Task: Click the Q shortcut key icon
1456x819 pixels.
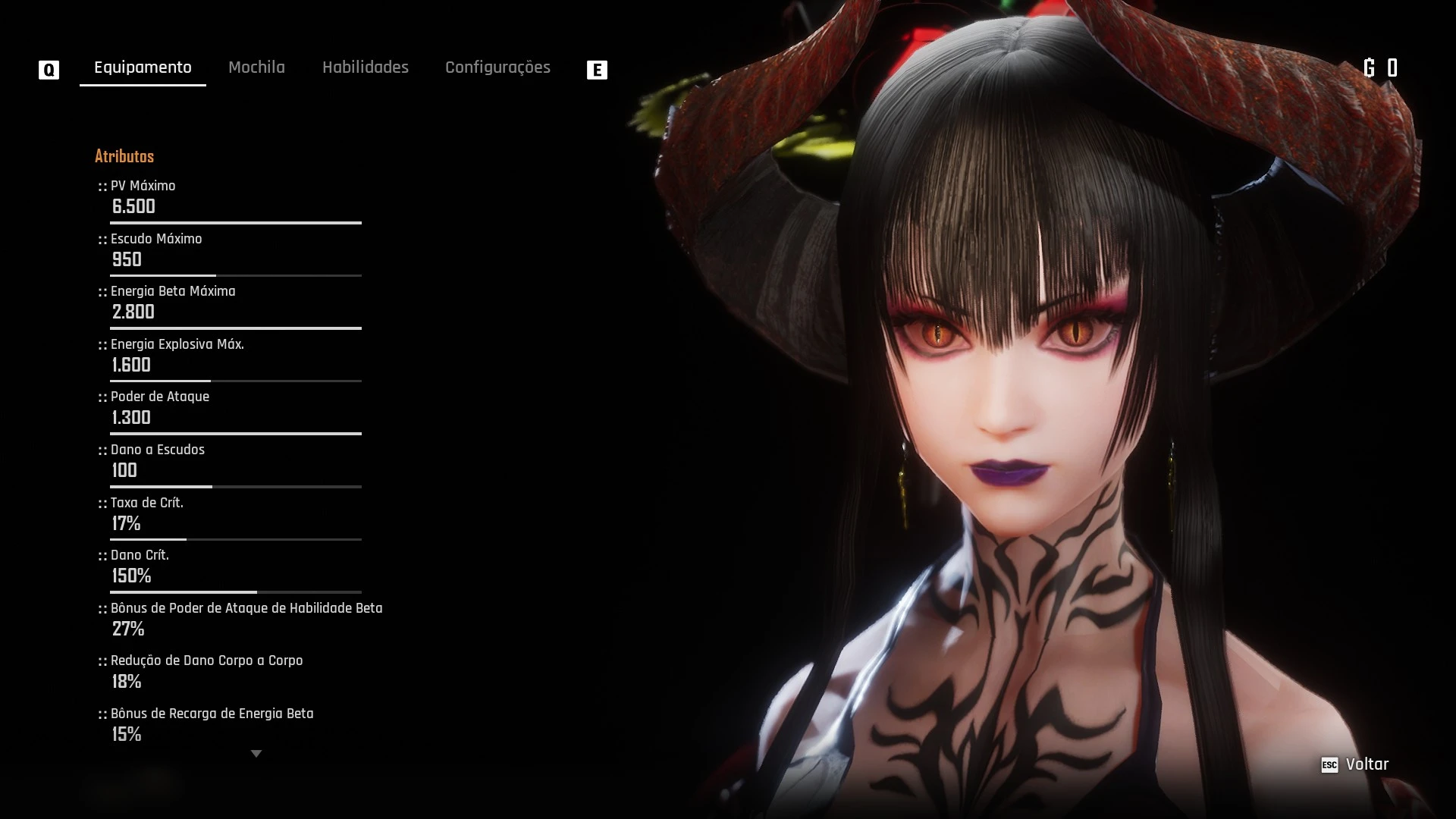Action: (49, 69)
